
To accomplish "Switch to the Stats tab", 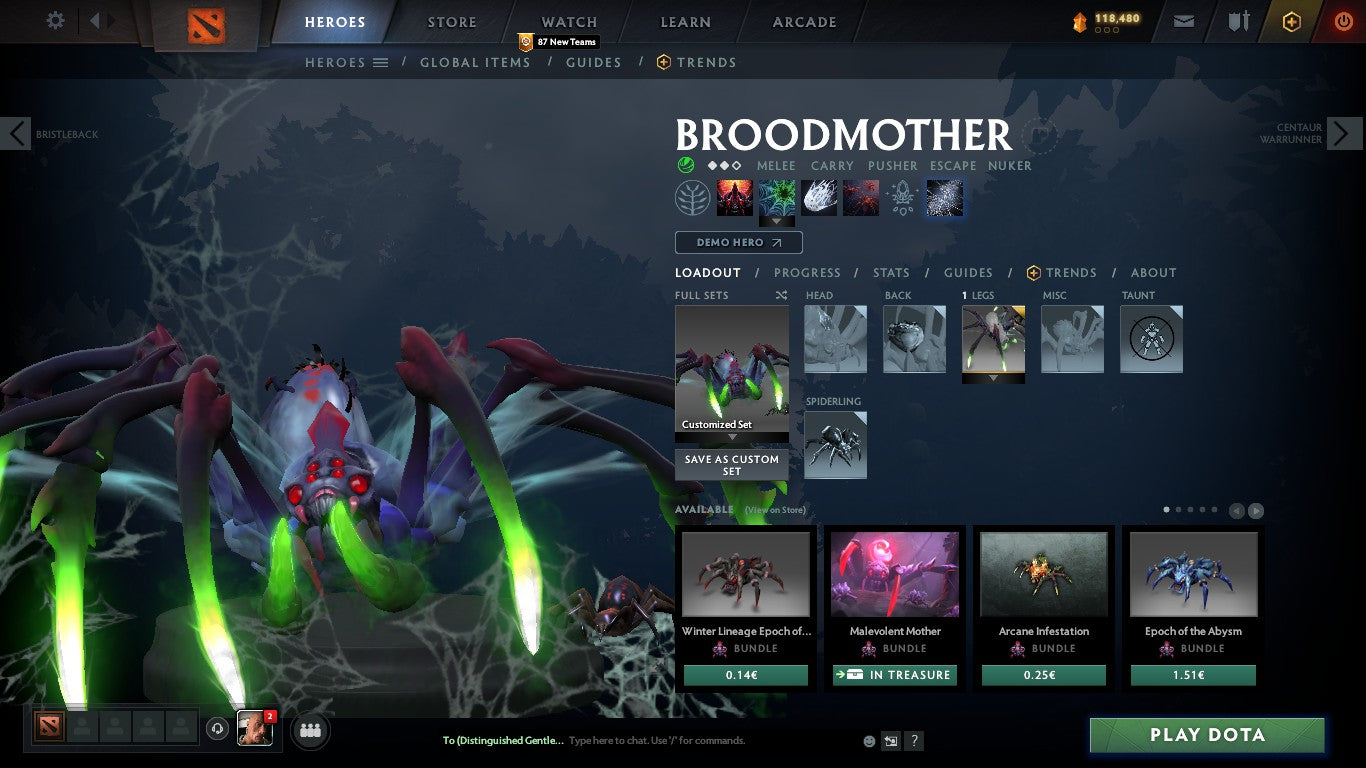I will 890,272.
